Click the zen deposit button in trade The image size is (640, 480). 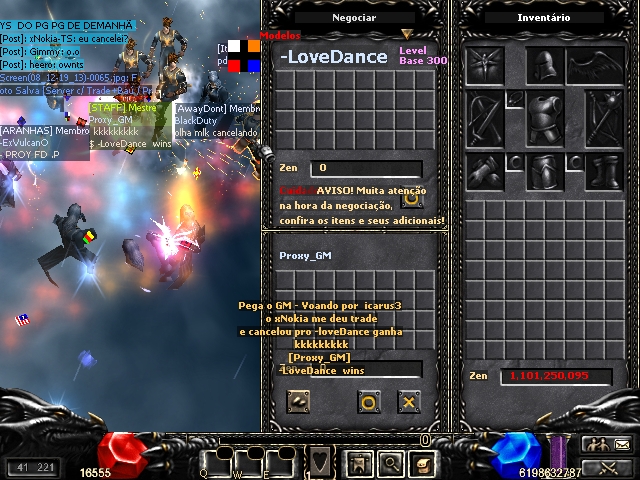click(298, 401)
